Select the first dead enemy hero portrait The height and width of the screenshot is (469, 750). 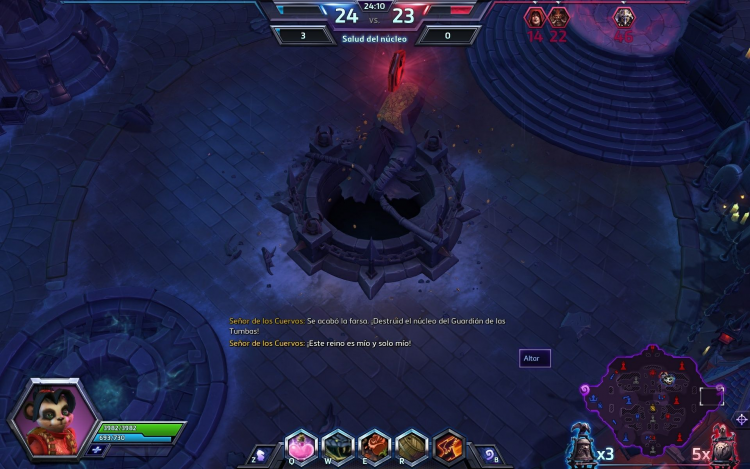pos(535,17)
